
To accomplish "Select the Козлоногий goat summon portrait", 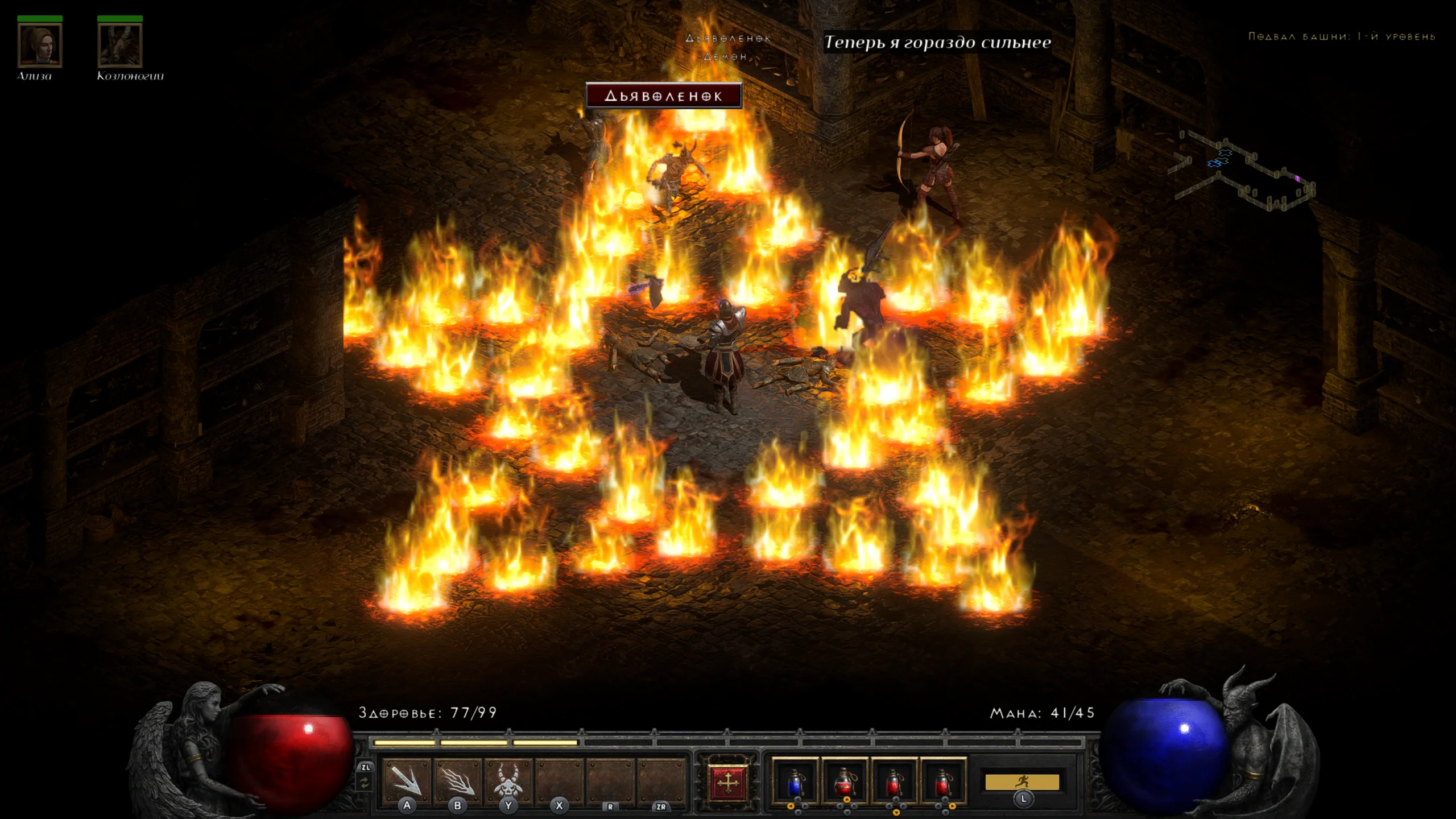I will coord(119,44).
